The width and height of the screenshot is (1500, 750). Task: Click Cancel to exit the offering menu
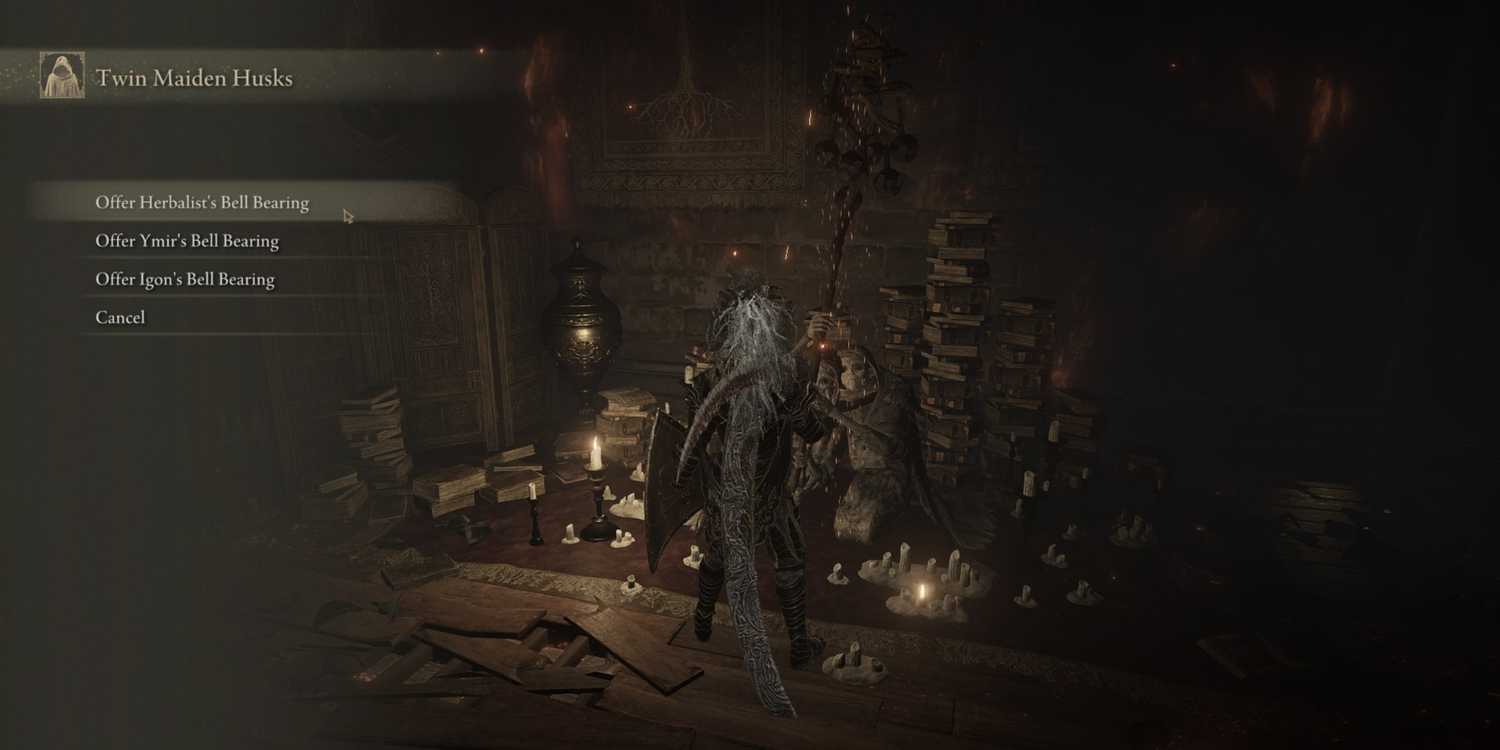click(x=120, y=317)
